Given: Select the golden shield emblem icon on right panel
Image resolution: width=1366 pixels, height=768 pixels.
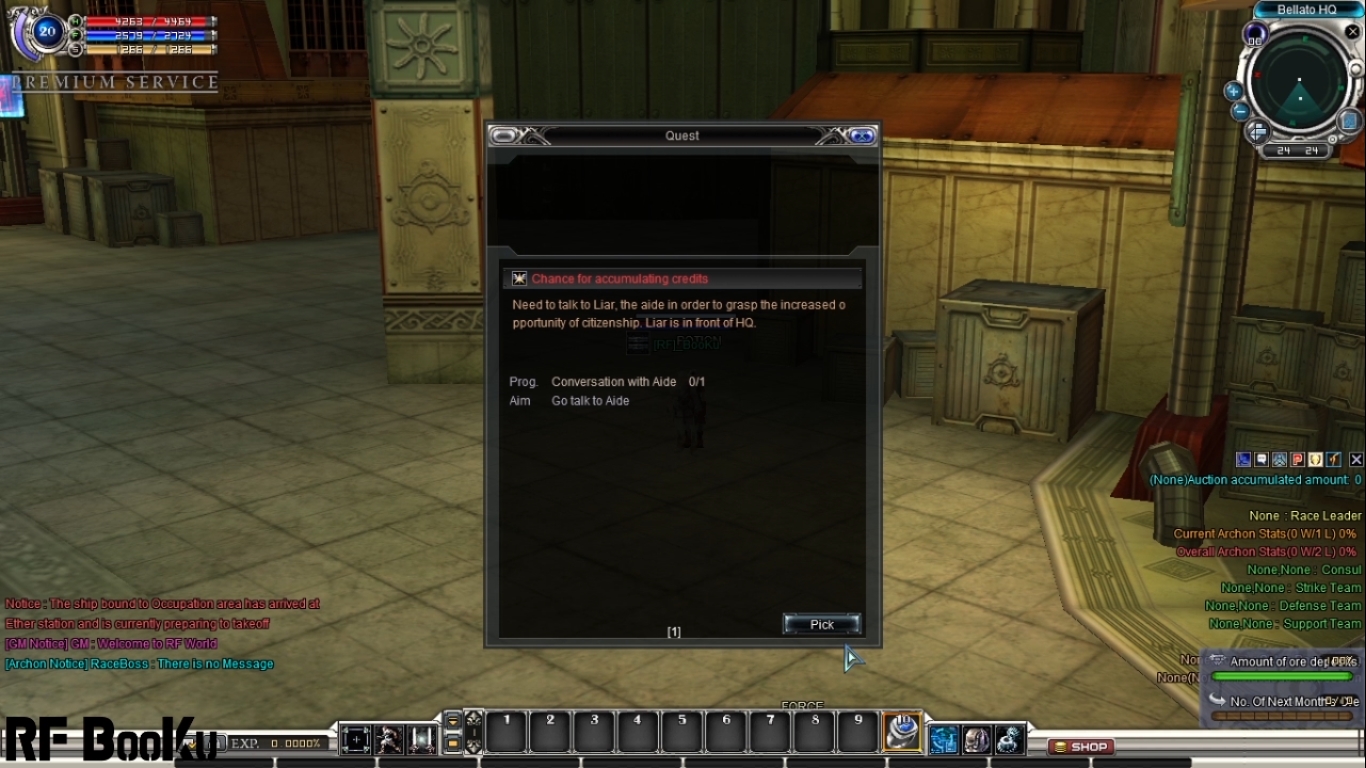Looking at the screenshot, I should click(x=1313, y=459).
